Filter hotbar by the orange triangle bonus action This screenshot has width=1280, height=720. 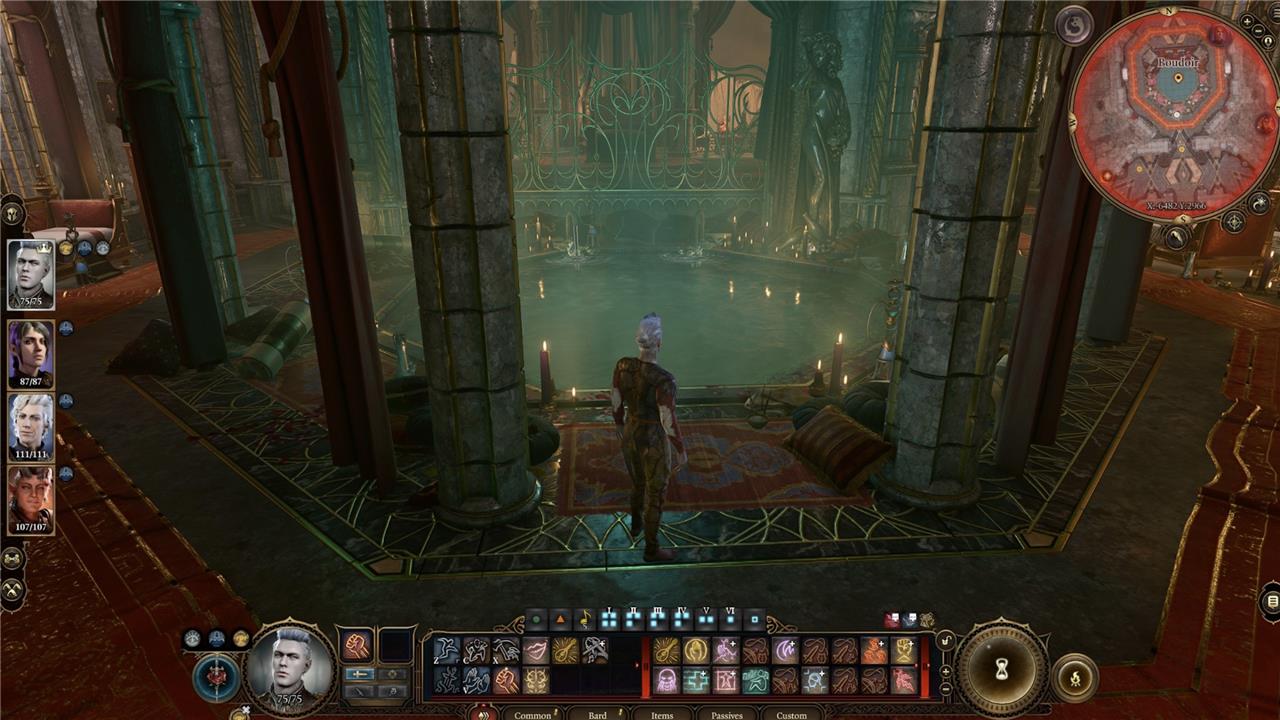pos(560,619)
